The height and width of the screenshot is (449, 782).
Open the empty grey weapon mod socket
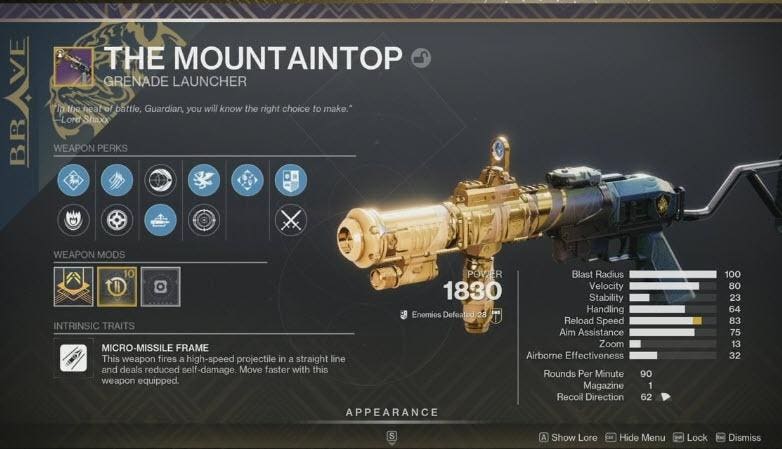pyautogui.click(x=159, y=286)
